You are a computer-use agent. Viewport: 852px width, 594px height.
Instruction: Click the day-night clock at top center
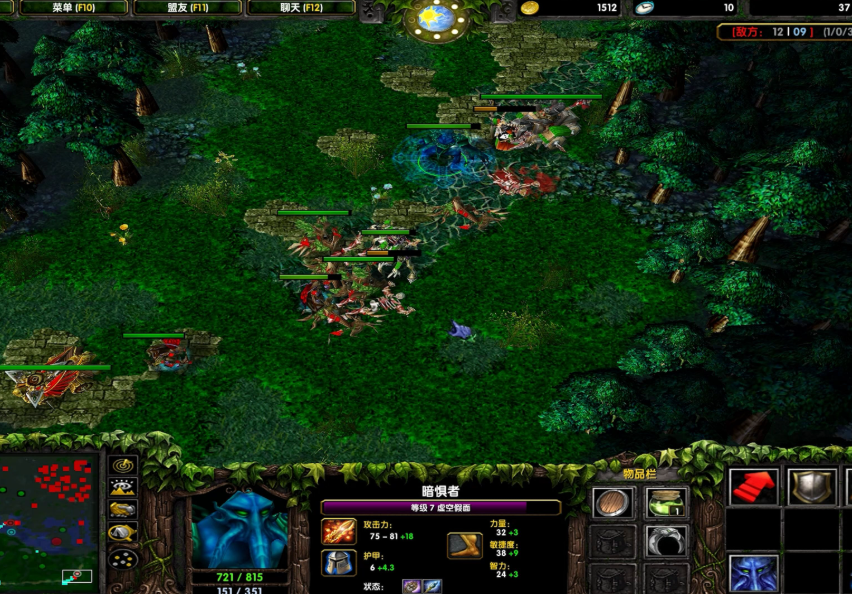(435, 18)
